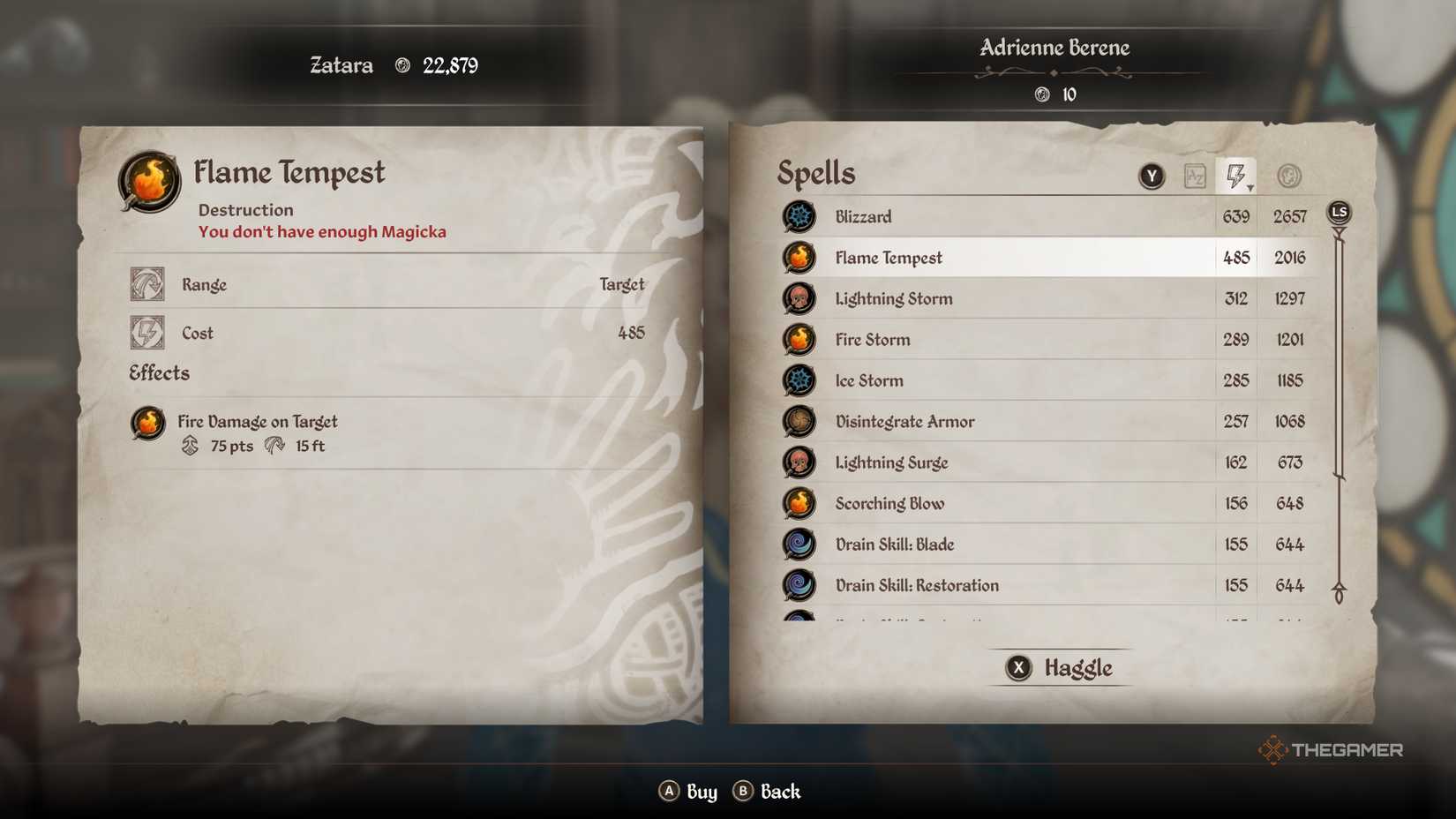The width and height of the screenshot is (1456, 819).
Task: Click the Drain Skill: Blade swirl icon
Action: (x=799, y=545)
